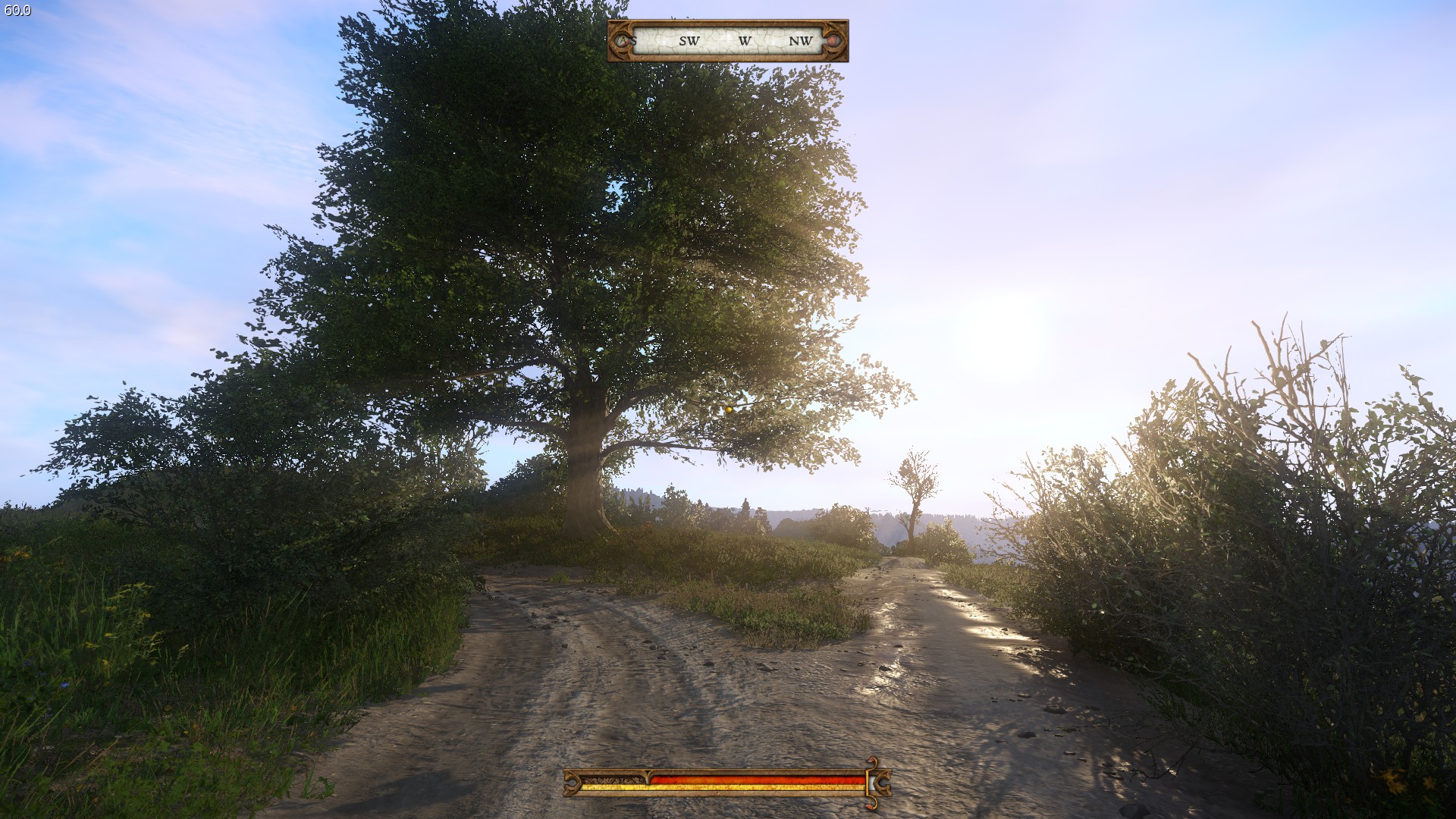Select the 'NW' marker on the compass
The height and width of the screenshot is (819, 1456).
click(799, 41)
